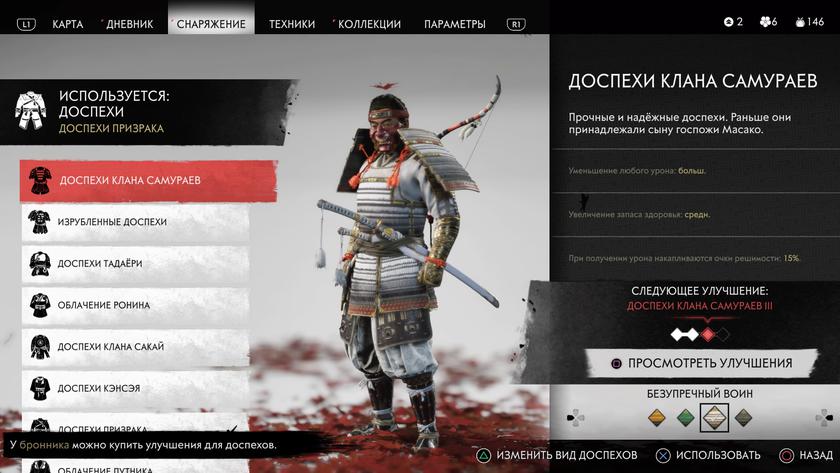
Task: Open the Техники tab
Action: (x=292, y=23)
